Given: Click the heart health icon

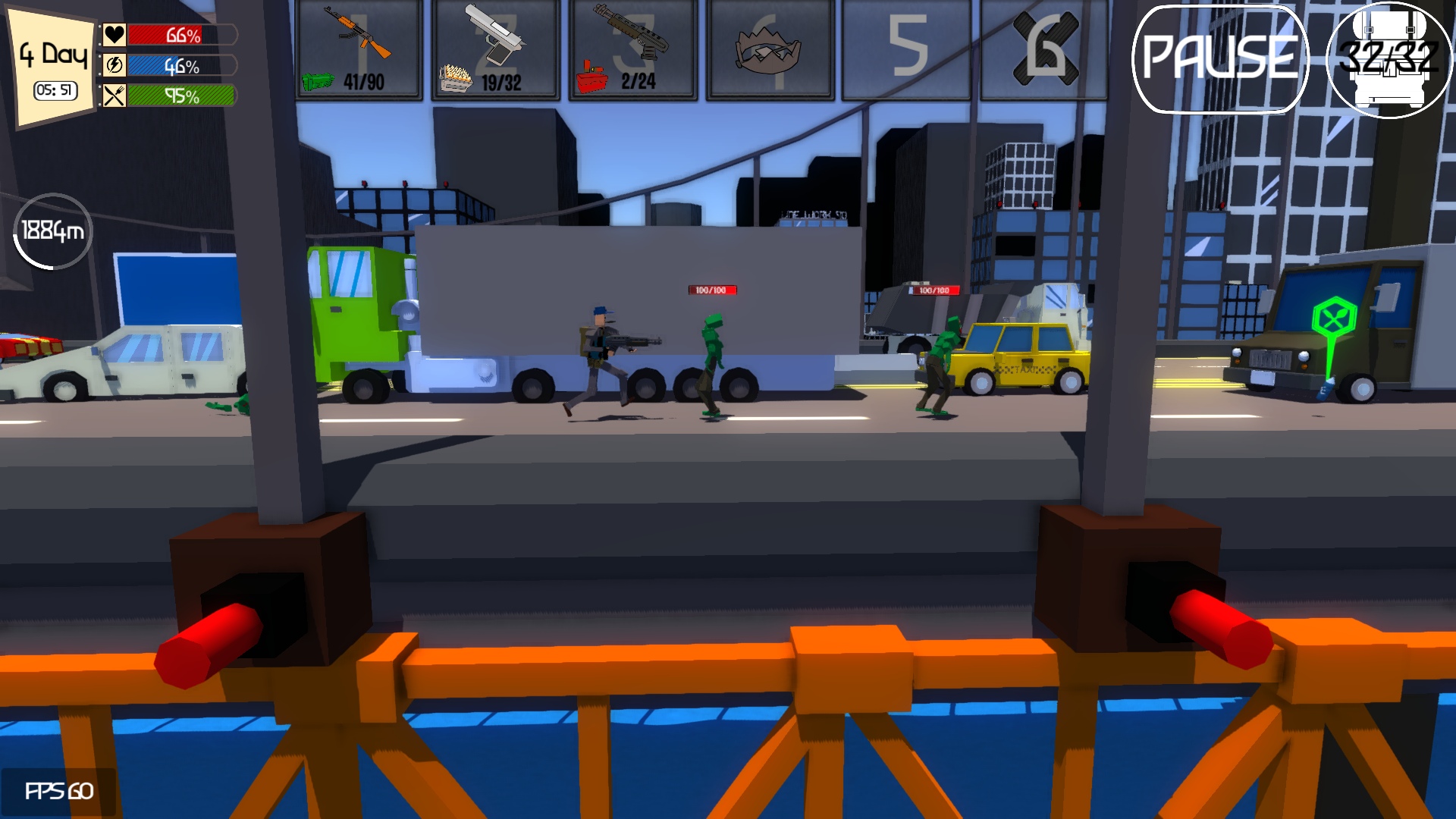Looking at the screenshot, I should 114,32.
